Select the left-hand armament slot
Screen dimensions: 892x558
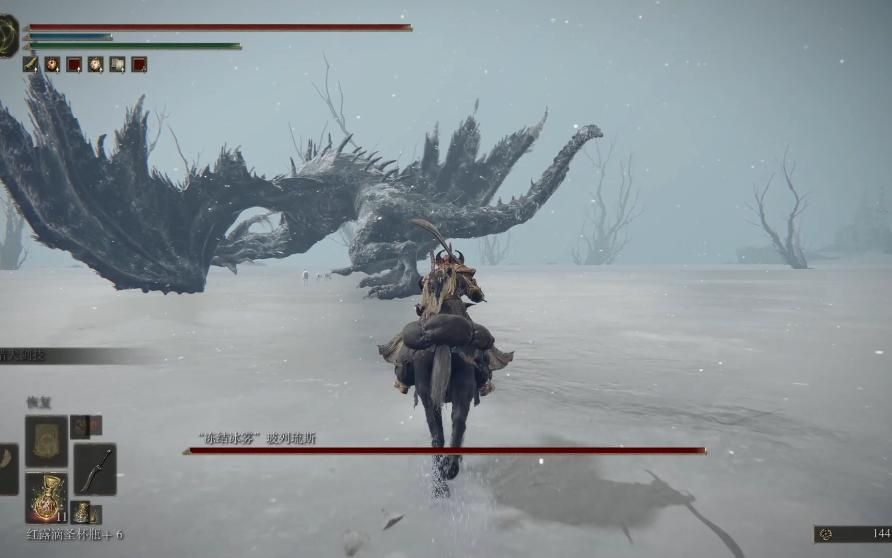[8, 469]
